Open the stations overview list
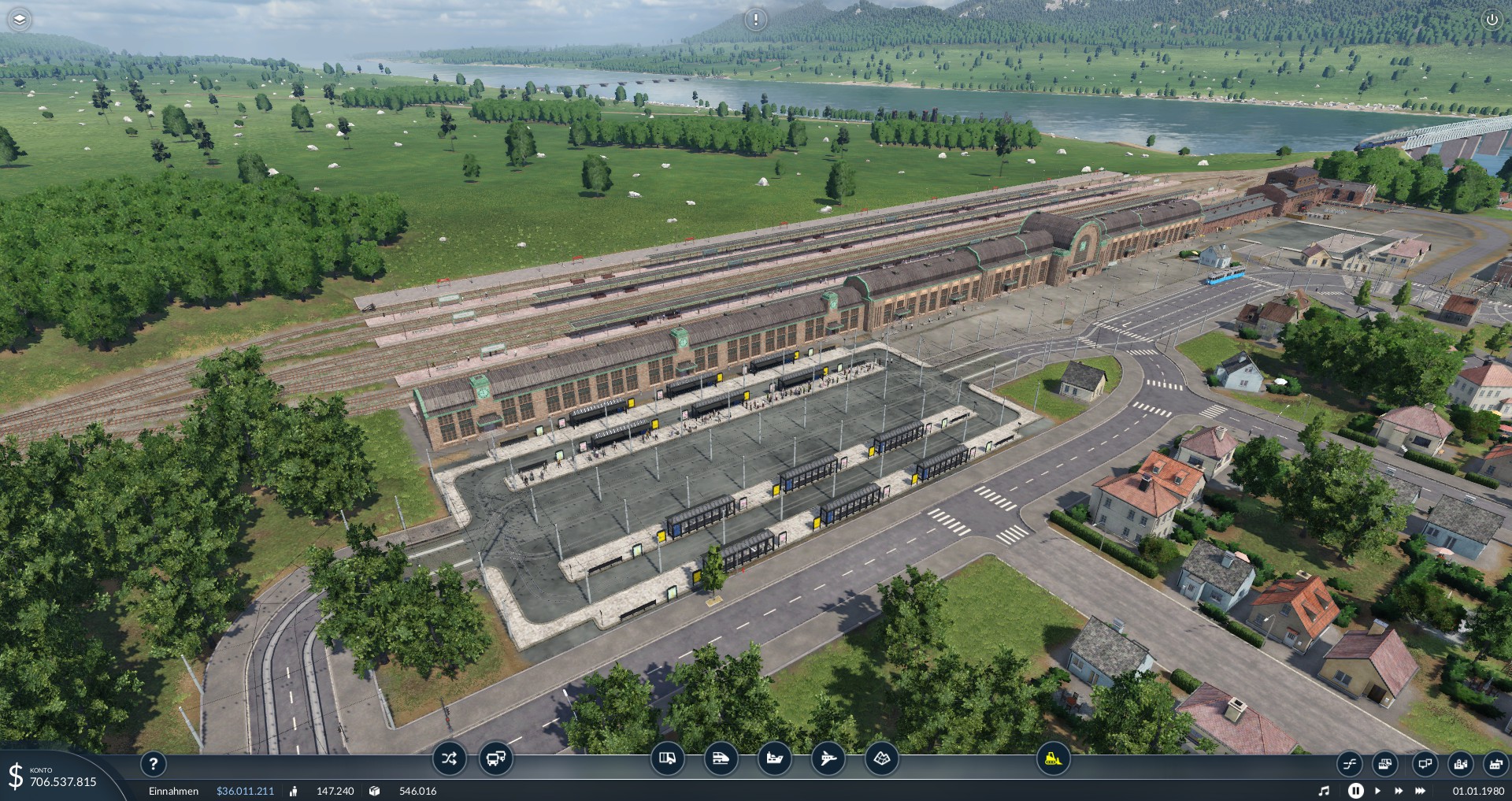 click(x=1425, y=764)
